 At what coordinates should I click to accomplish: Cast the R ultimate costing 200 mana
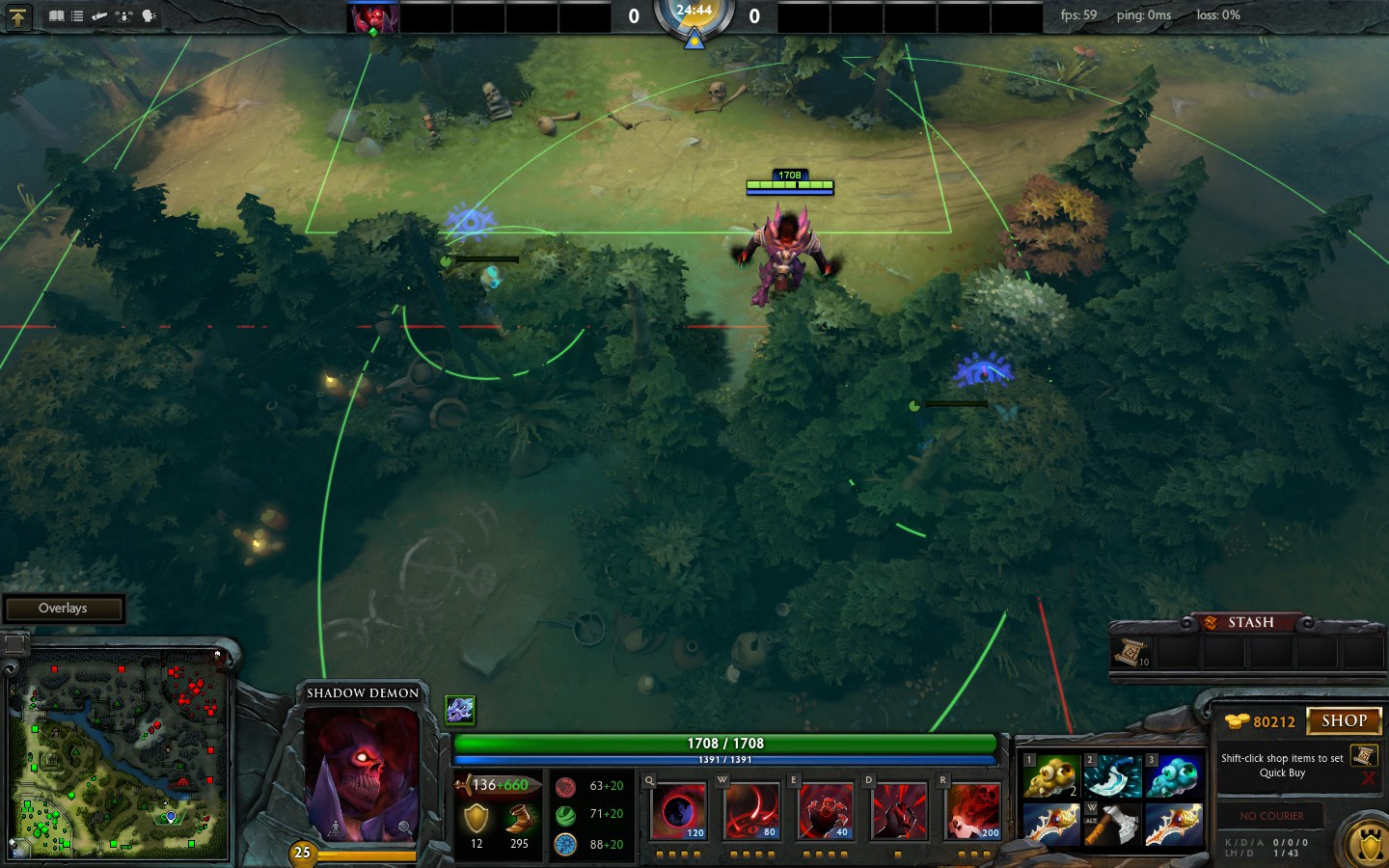click(973, 811)
